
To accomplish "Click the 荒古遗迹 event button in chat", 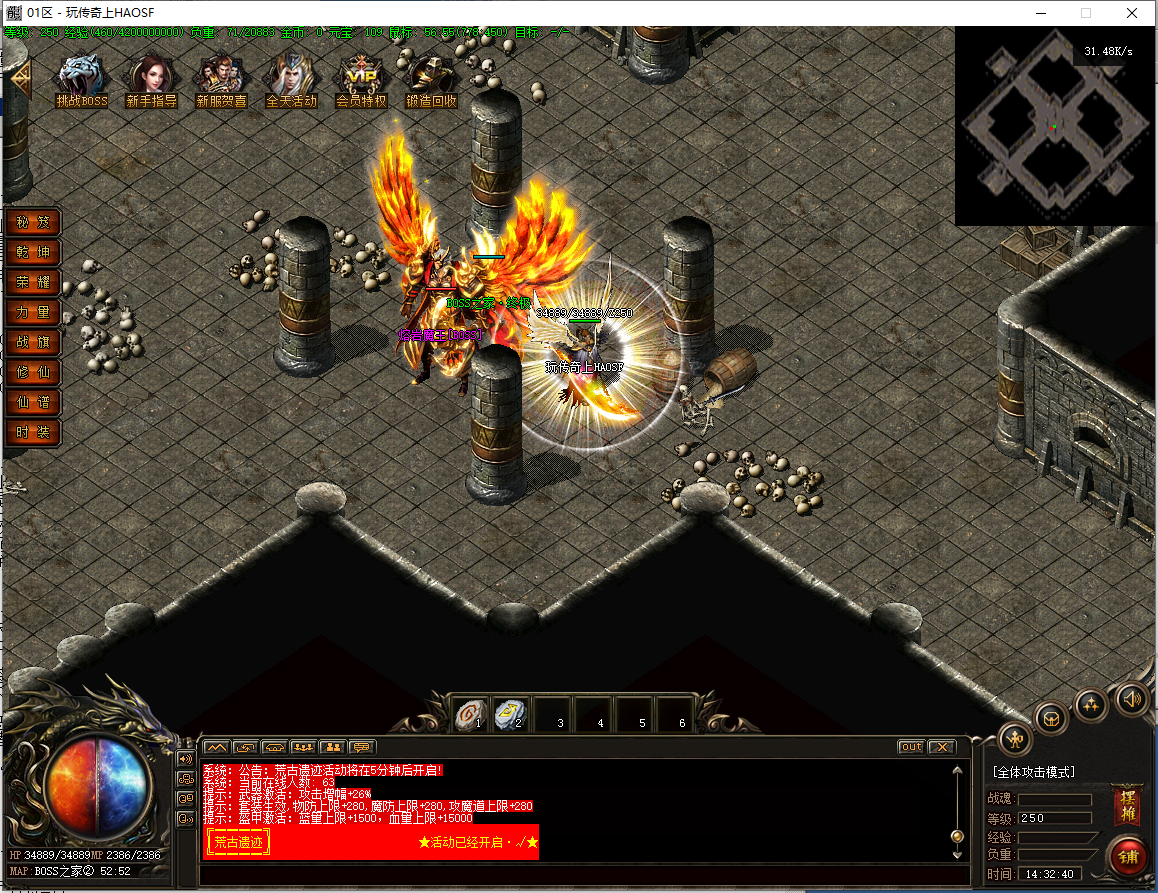I will (238, 843).
